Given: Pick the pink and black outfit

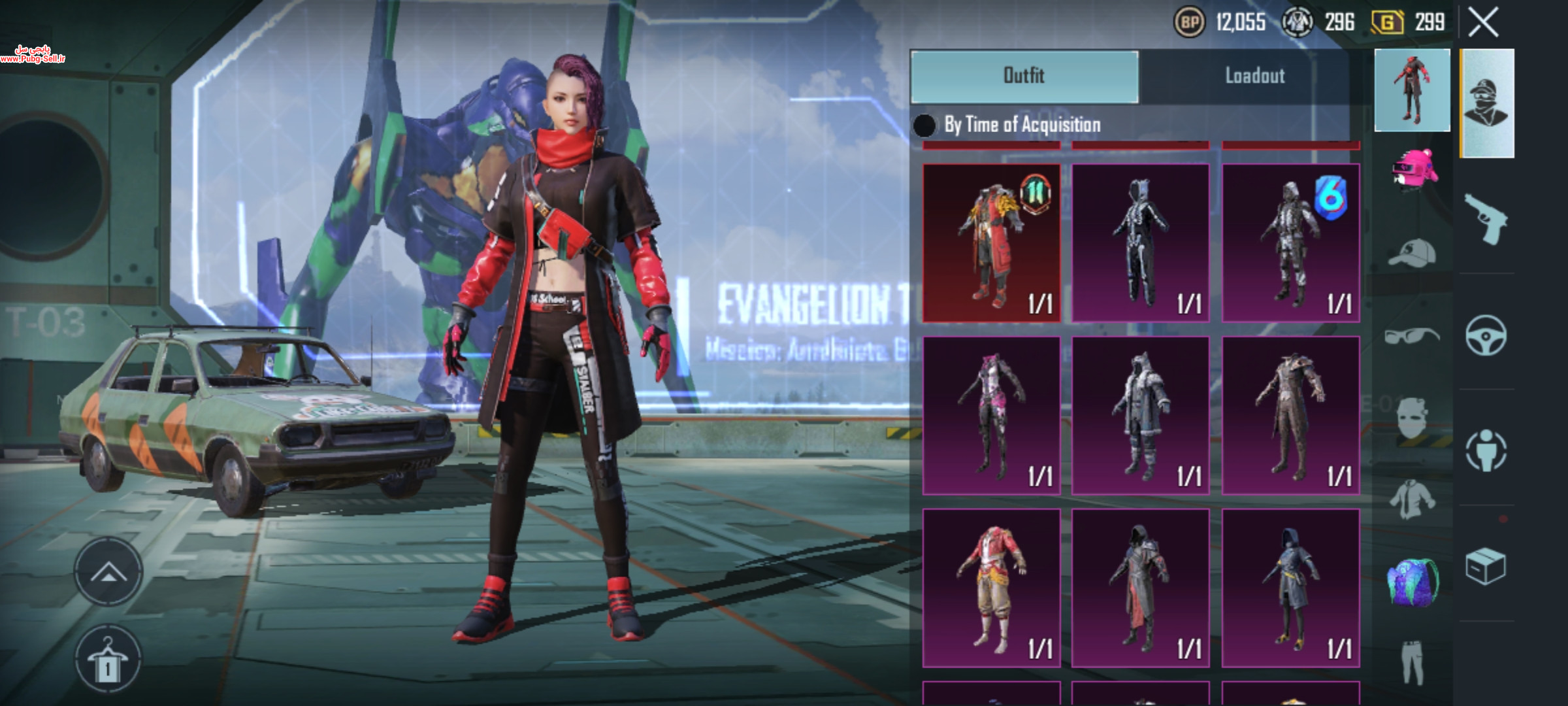Looking at the screenshot, I should point(991,415).
